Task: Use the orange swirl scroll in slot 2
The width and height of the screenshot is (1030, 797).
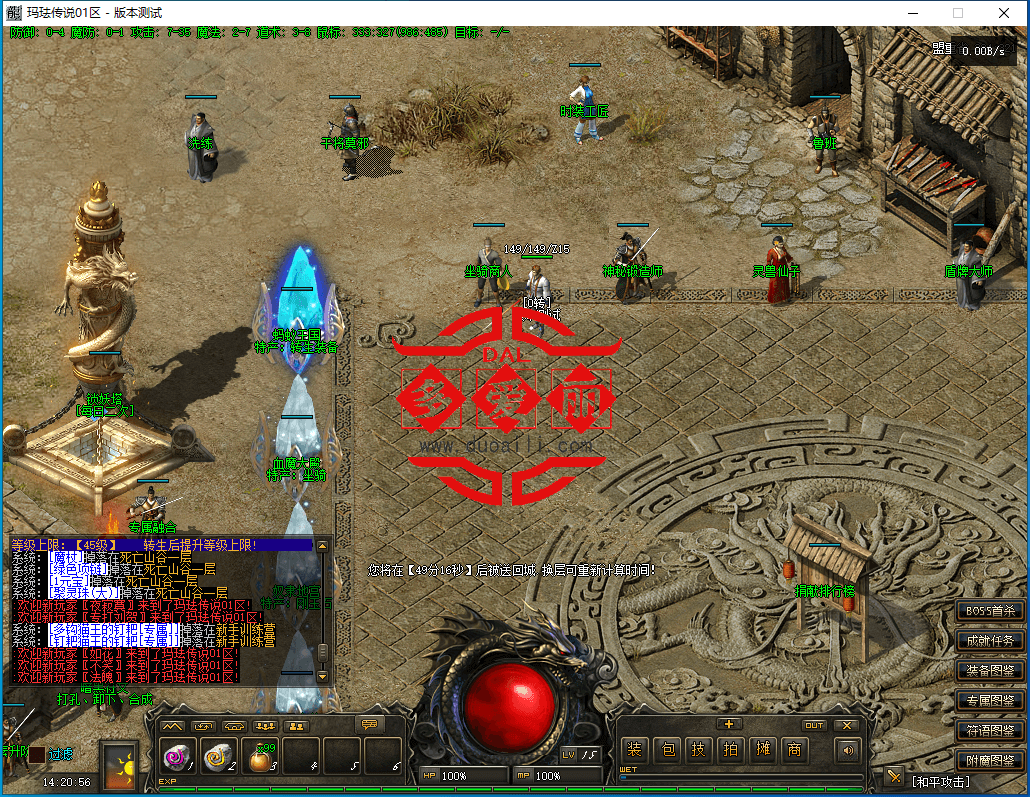Action: pyautogui.click(x=220, y=757)
